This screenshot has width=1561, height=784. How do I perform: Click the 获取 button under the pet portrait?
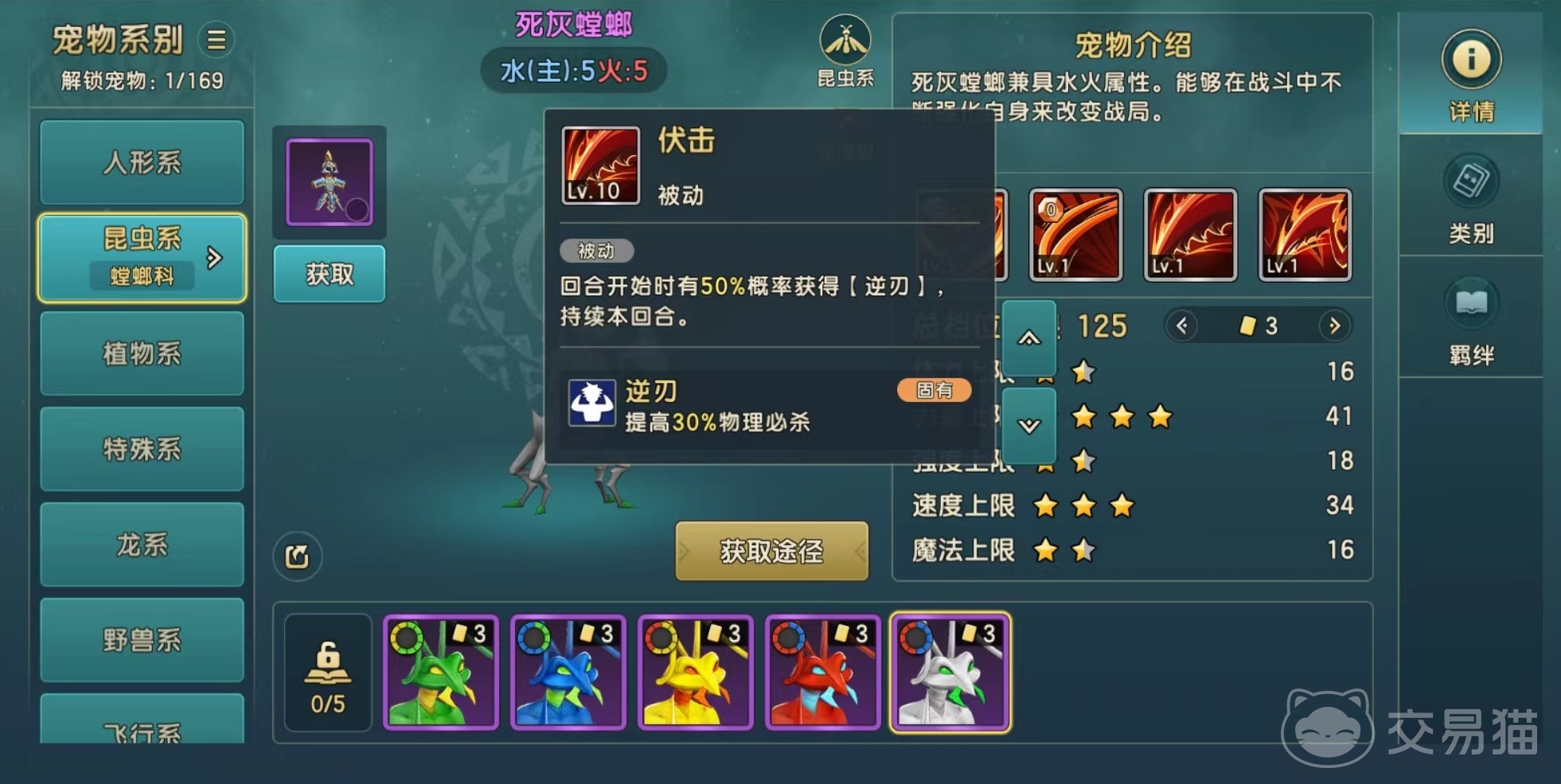[330, 275]
